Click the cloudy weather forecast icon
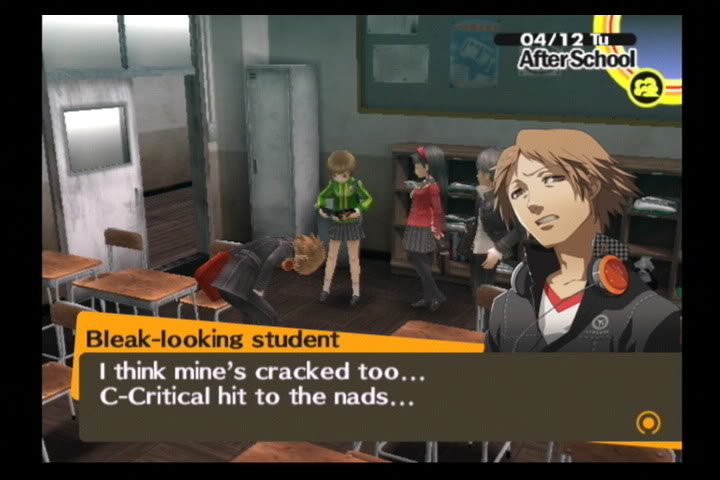This screenshot has width=720, height=480. (647, 89)
